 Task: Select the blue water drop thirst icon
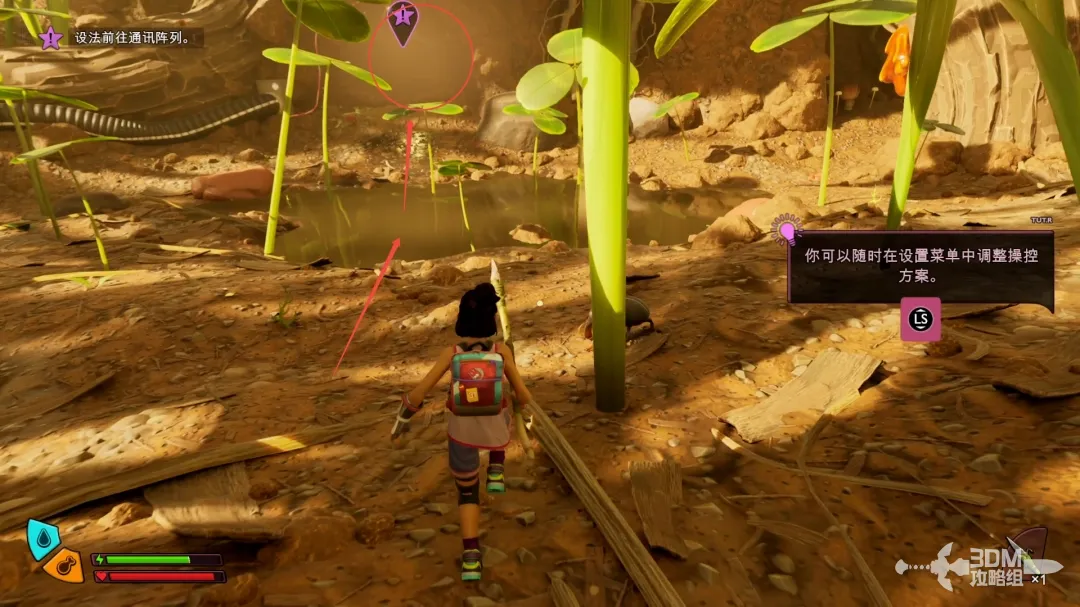40,537
